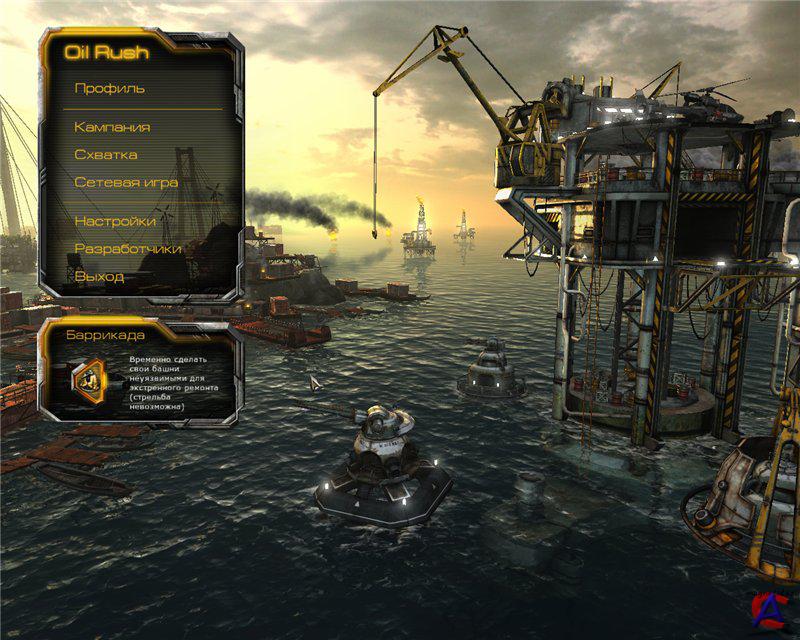This screenshot has width=800, height=640.
Task: Click Выход to quit the game
Action: pos(99,275)
